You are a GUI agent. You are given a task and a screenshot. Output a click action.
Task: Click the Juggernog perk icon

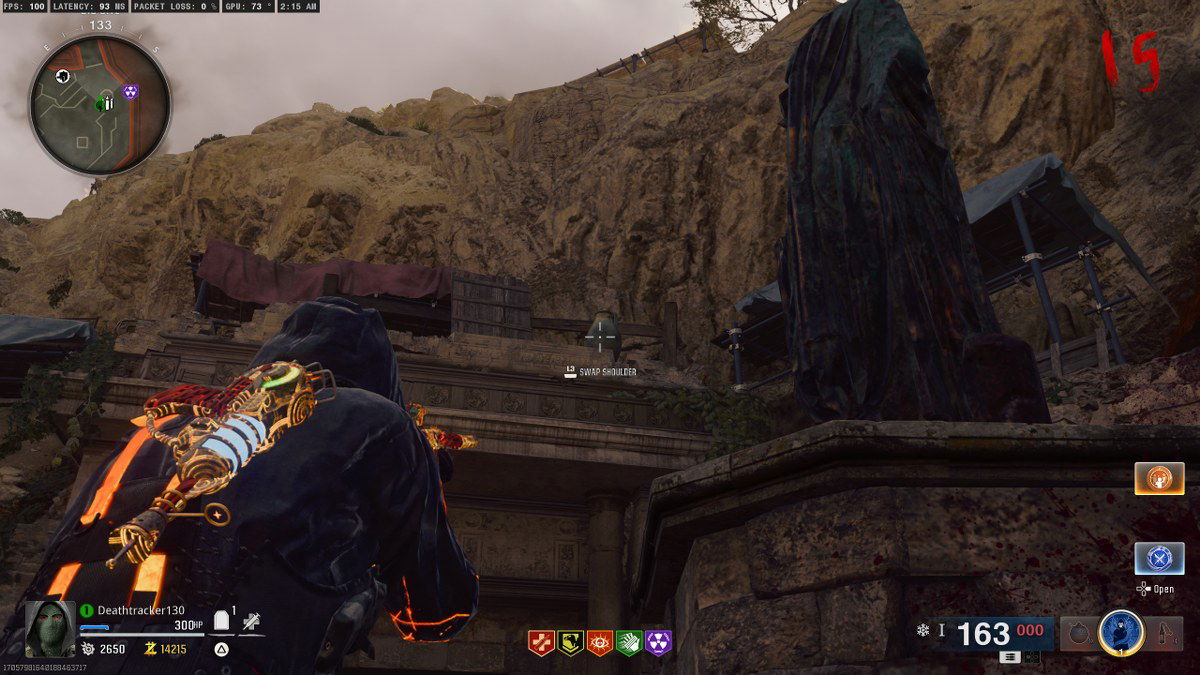pos(541,643)
